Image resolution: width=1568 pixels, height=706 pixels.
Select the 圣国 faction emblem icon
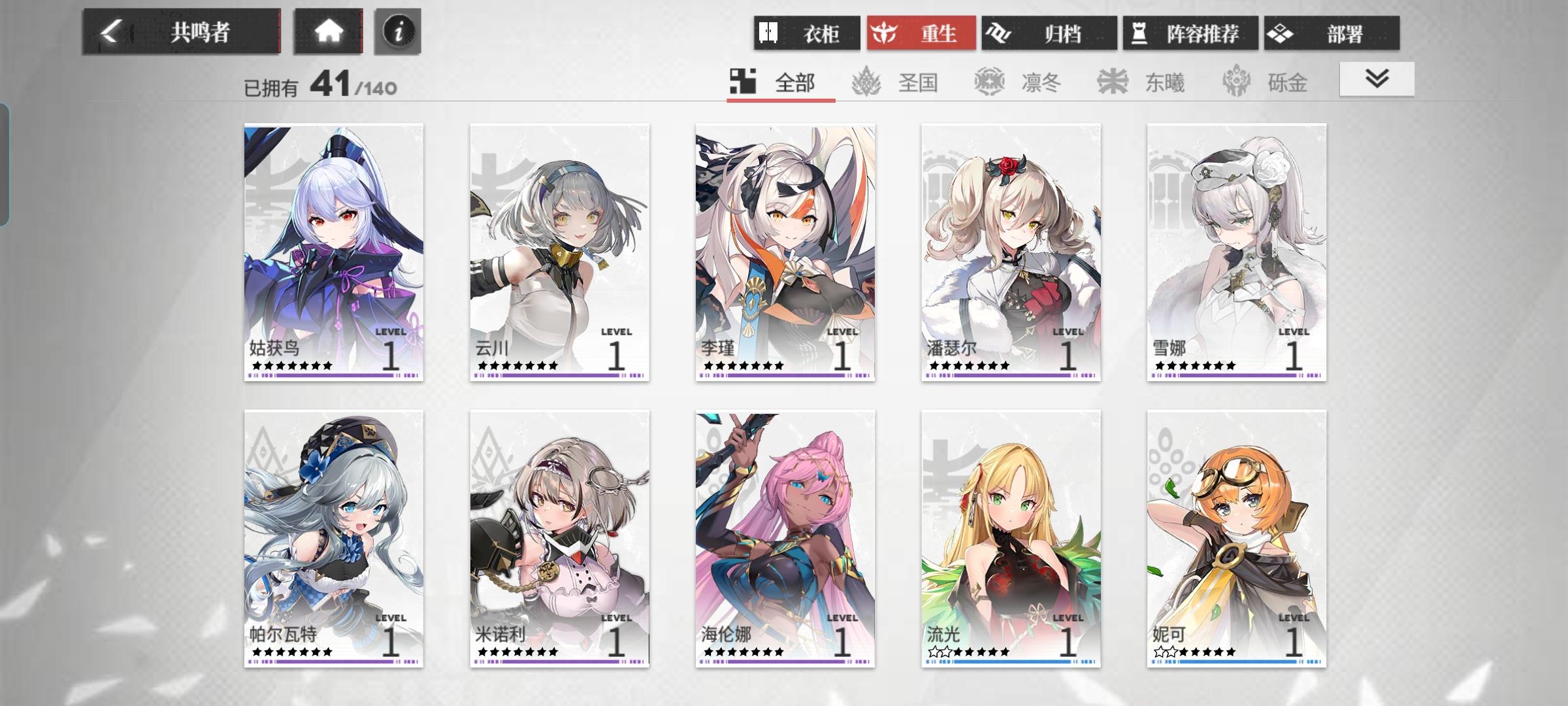[865, 82]
